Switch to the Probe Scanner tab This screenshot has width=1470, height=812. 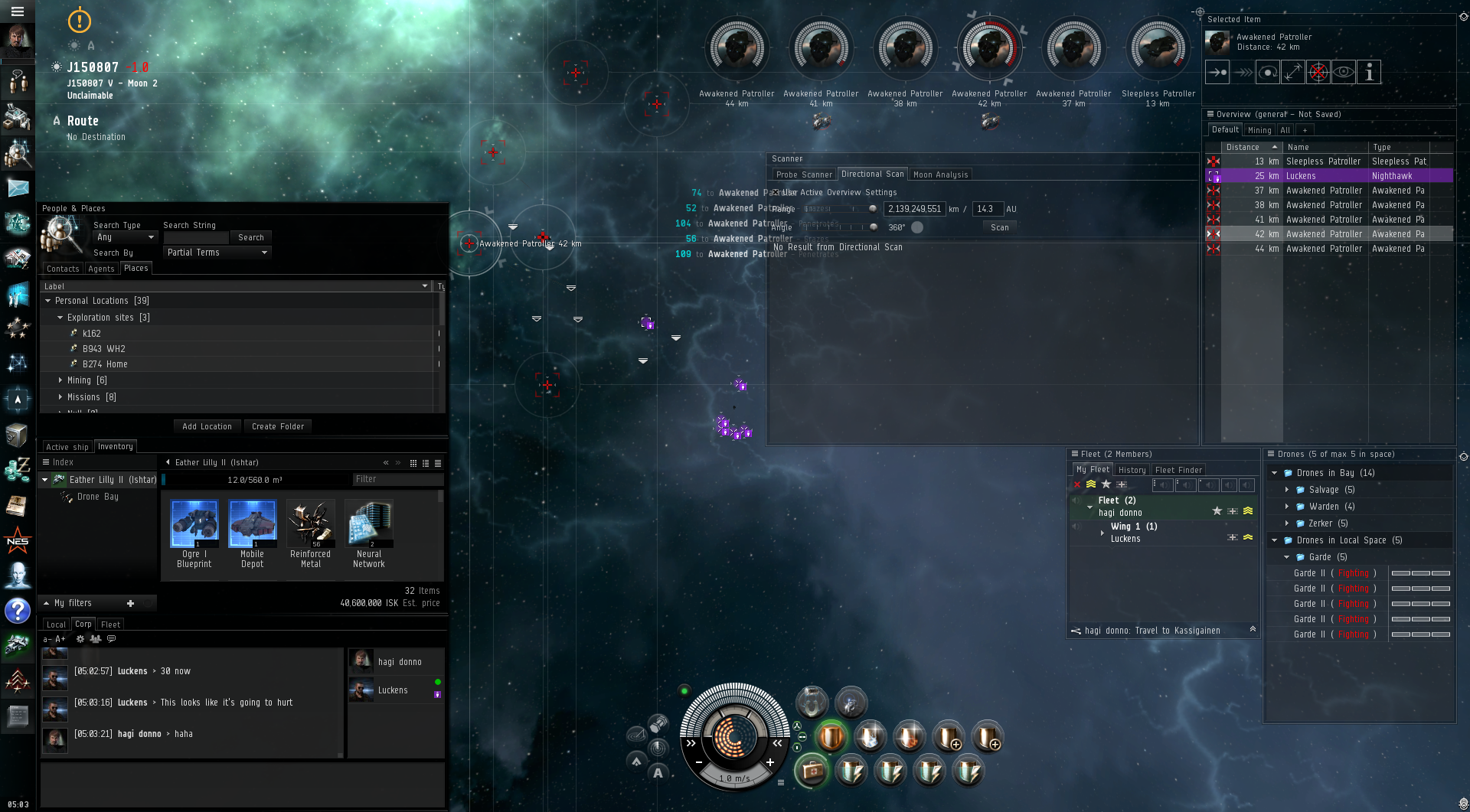click(803, 174)
